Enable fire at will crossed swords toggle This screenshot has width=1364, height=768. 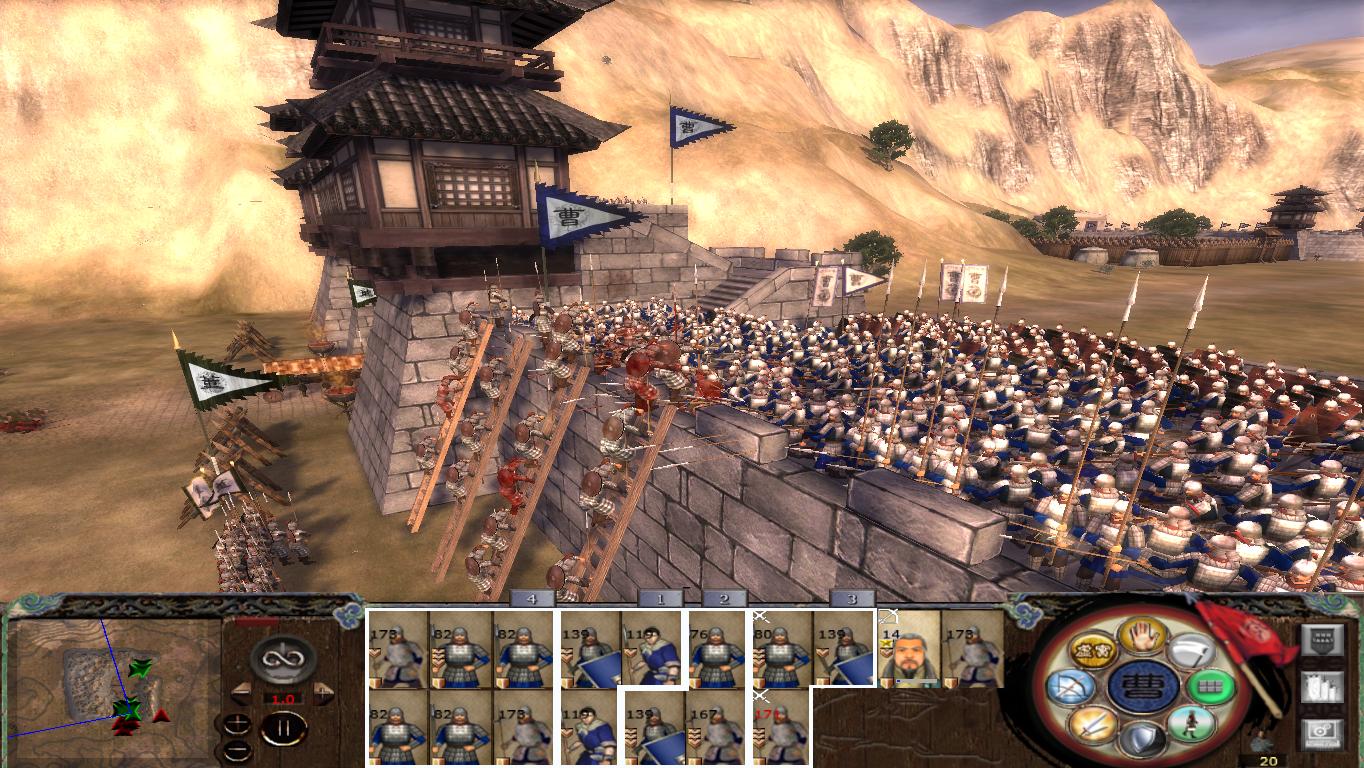pyautogui.click(x=1096, y=727)
